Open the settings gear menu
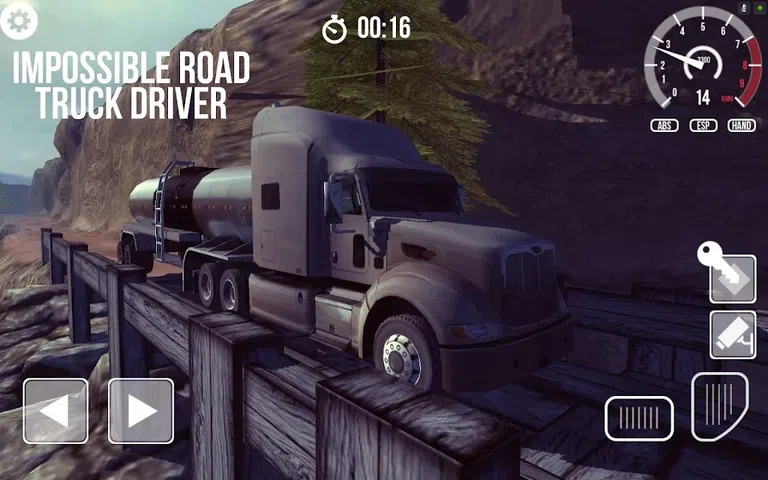 [x=18, y=17]
